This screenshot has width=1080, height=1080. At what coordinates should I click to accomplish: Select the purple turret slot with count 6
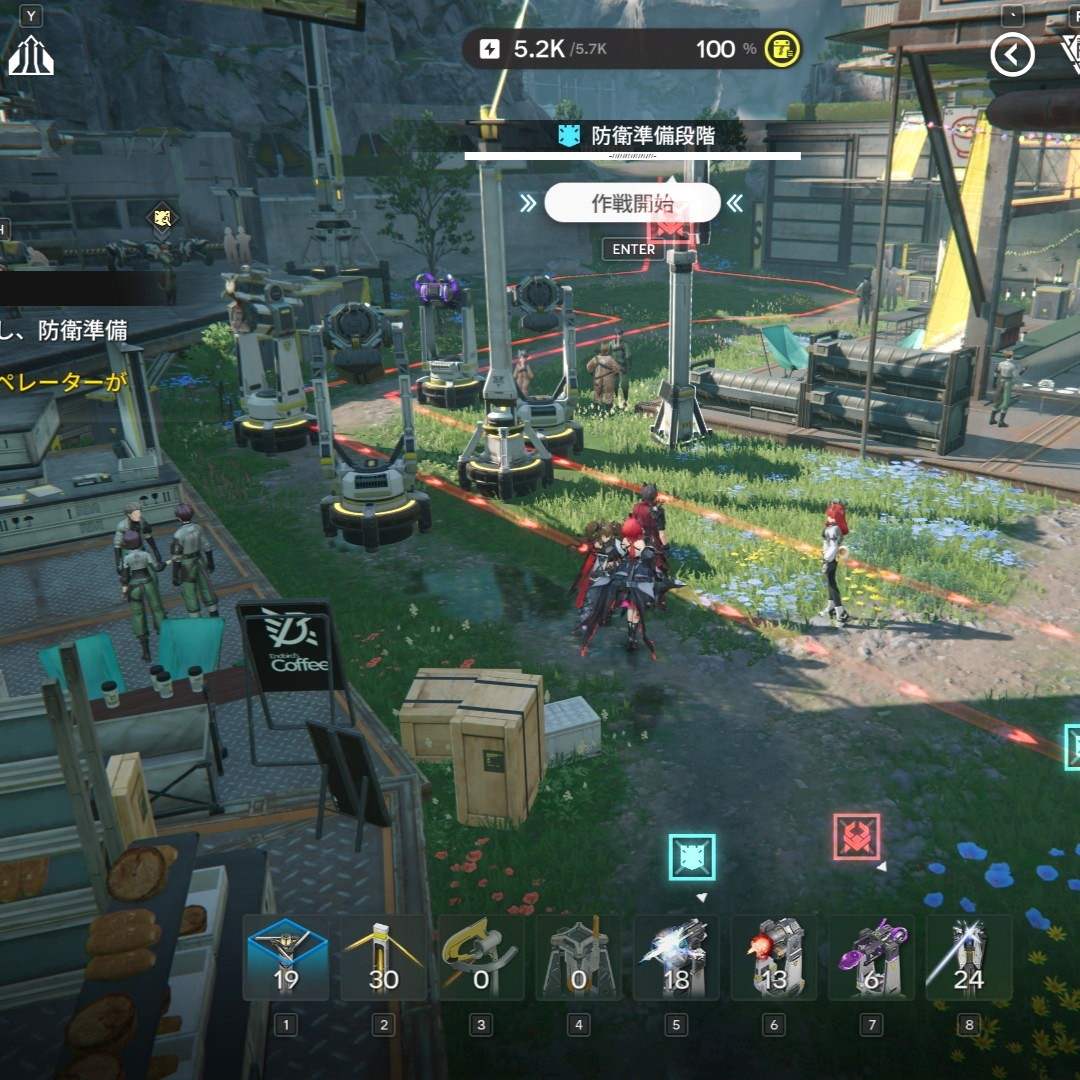(871, 958)
